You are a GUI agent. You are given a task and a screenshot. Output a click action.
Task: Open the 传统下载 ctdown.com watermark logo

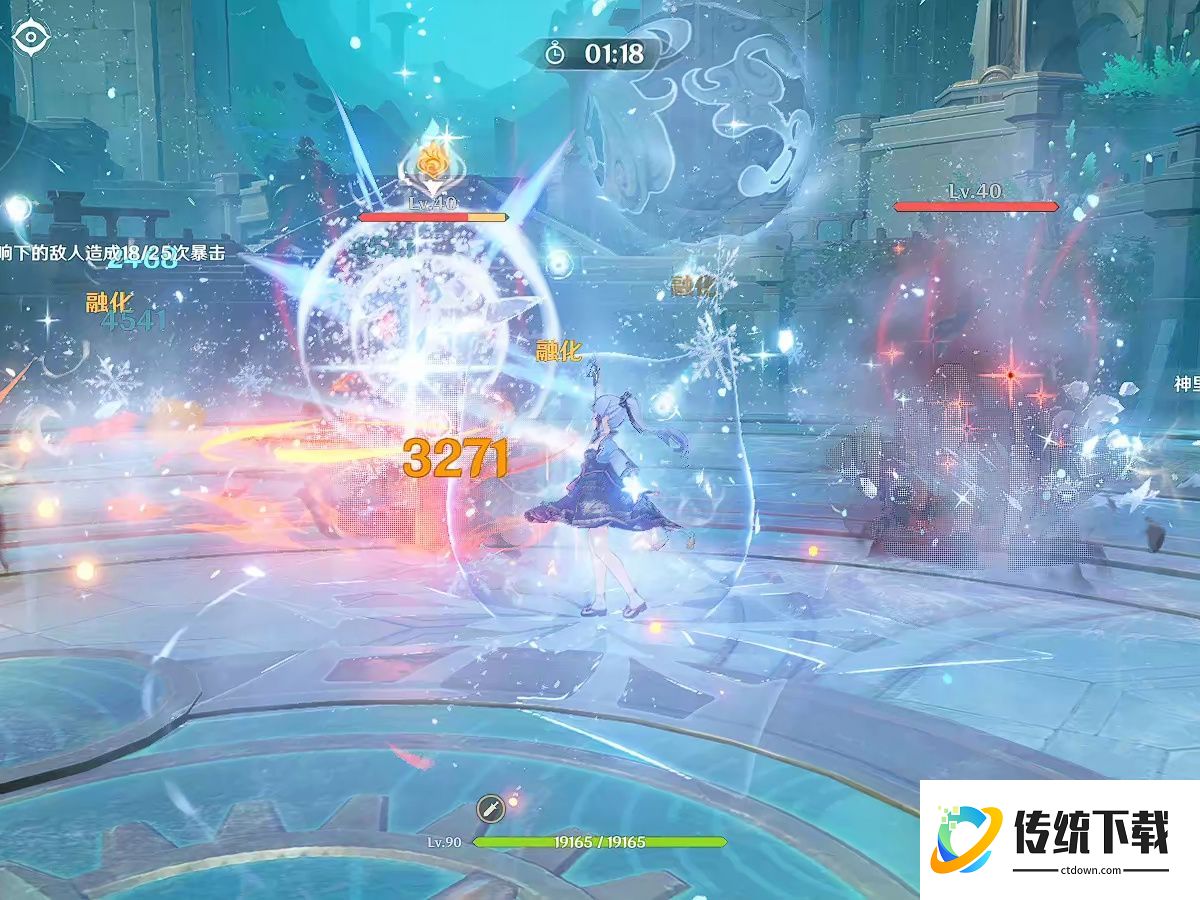(x=1060, y=840)
